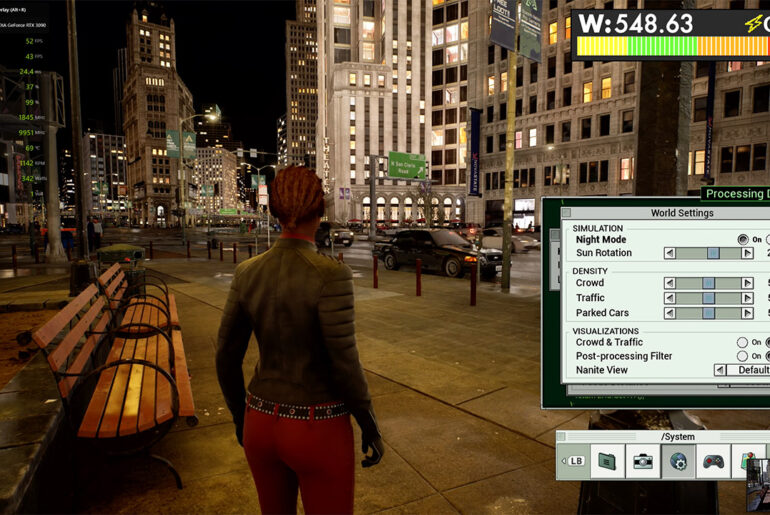Switch Post-processing Filter on
The image size is (770, 515).
(742, 356)
